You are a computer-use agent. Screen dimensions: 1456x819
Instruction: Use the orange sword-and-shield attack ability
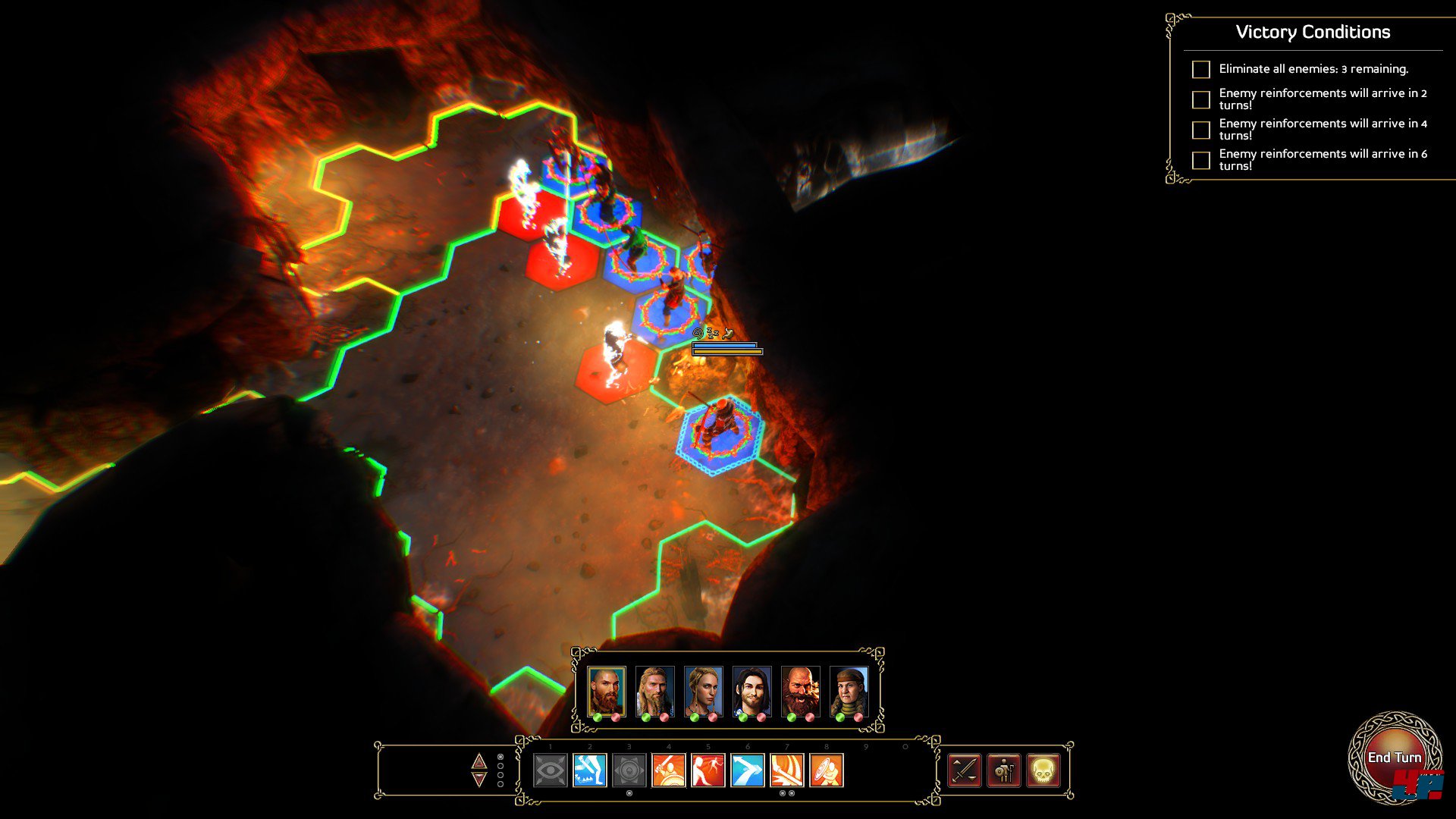click(x=669, y=770)
